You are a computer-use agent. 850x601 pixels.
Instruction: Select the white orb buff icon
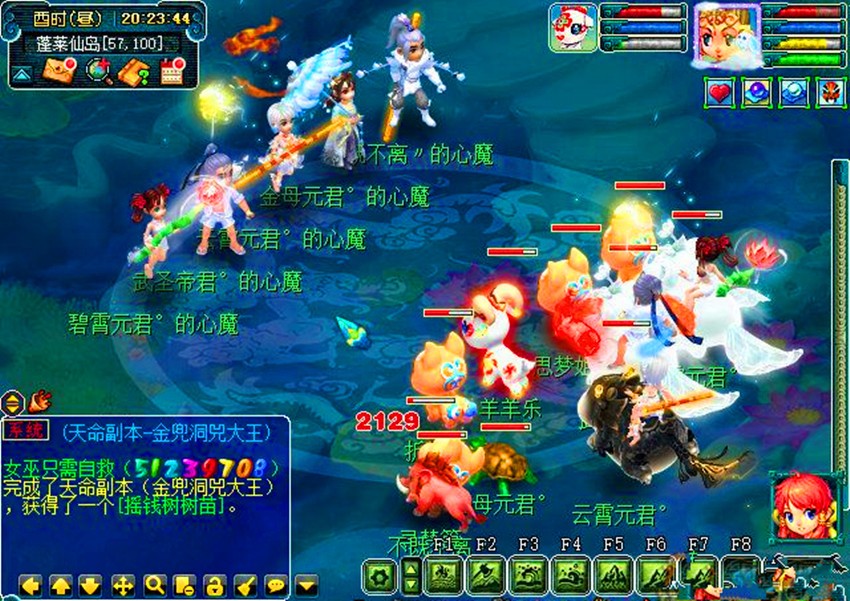(793, 93)
